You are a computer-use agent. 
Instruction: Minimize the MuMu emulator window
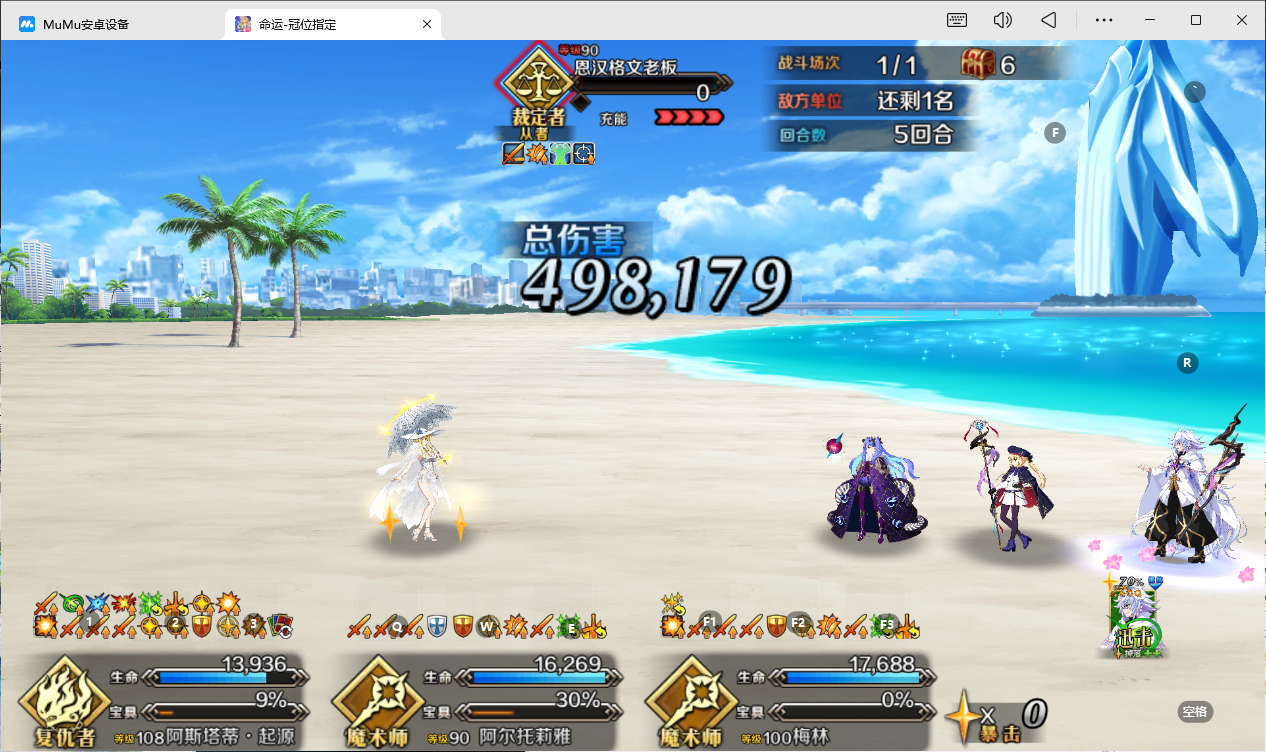[x=1150, y=20]
